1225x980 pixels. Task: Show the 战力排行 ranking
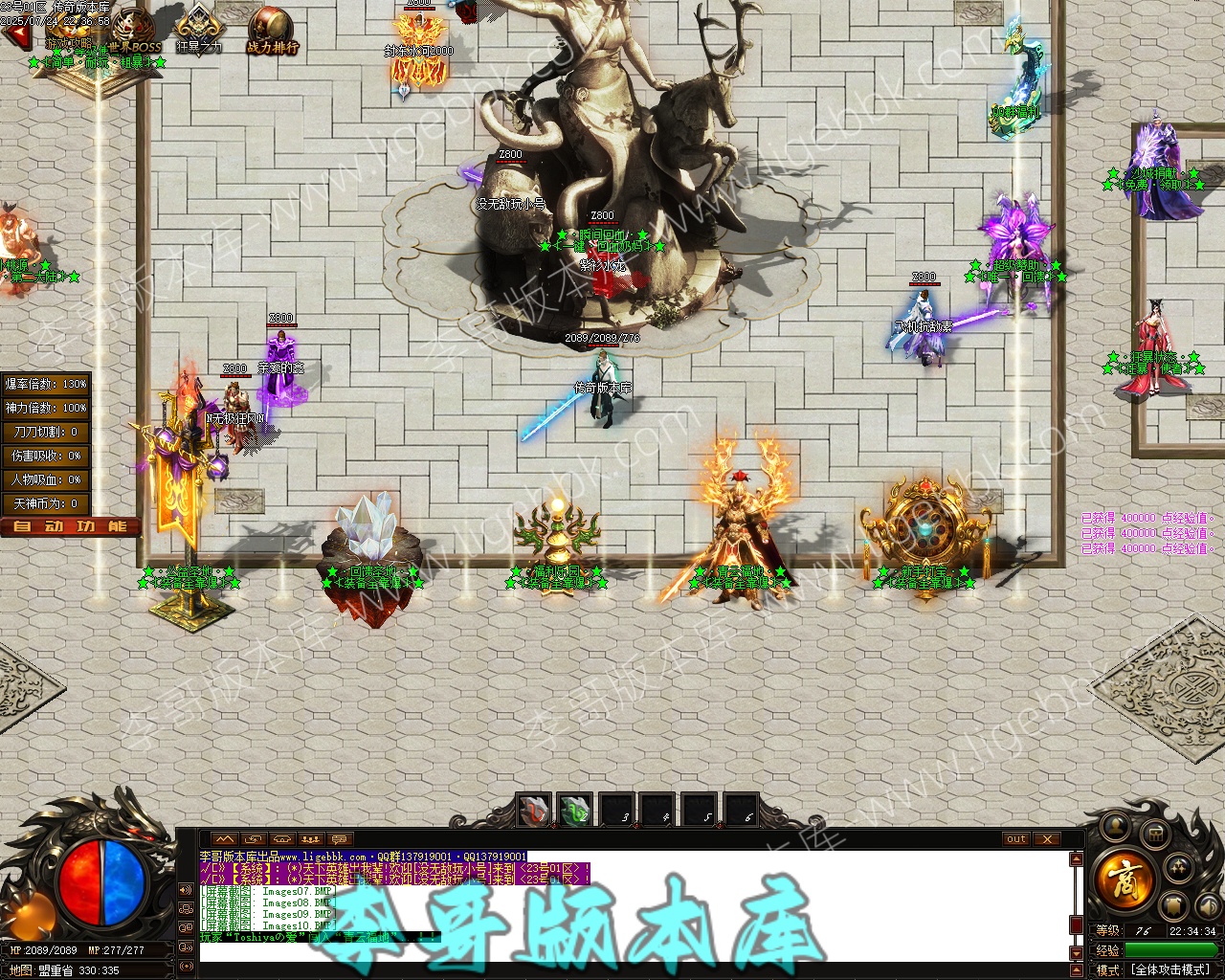coord(272,31)
